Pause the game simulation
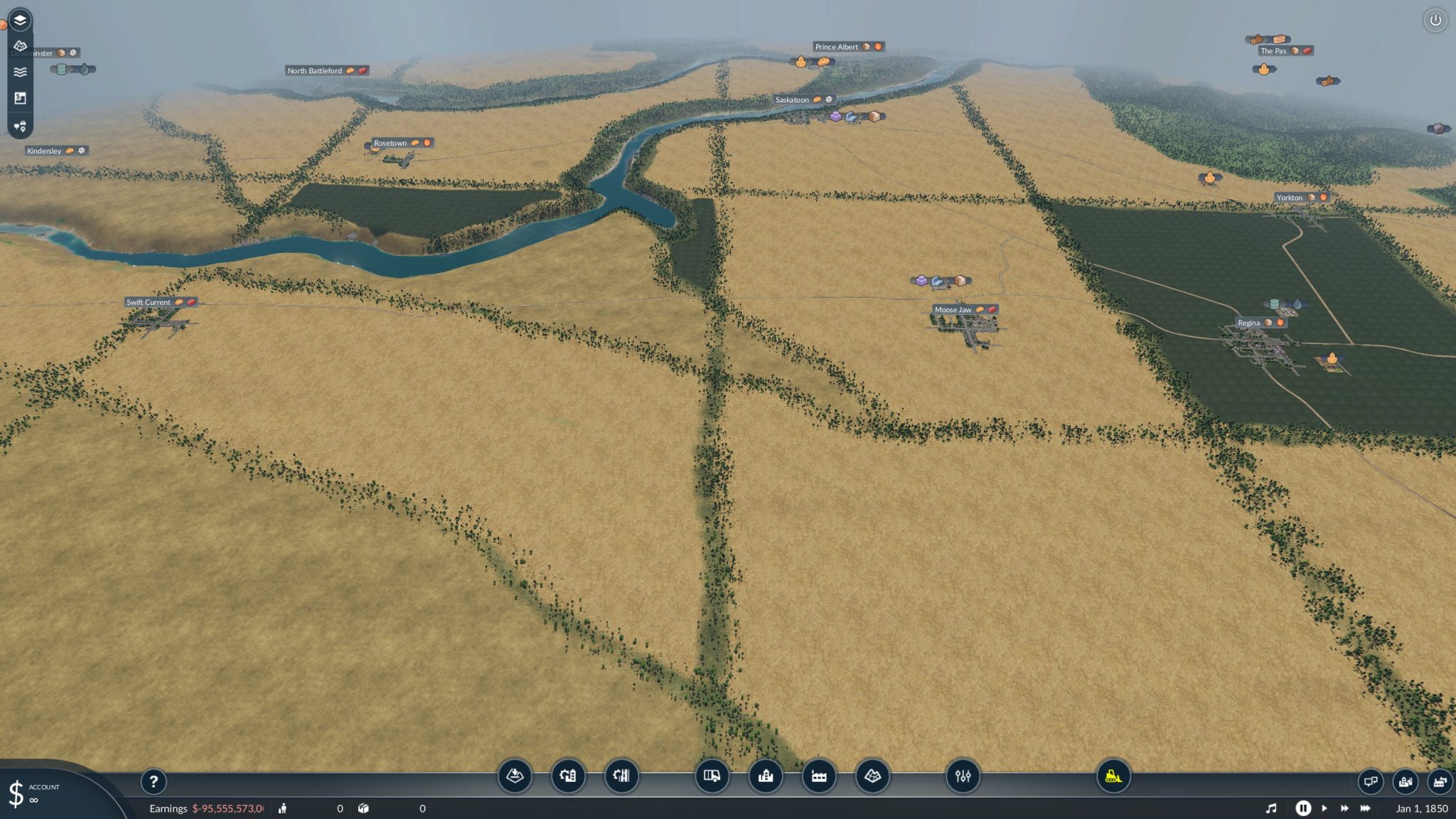The width and height of the screenshot is (1456, 819). click(x=1305, y=808)
